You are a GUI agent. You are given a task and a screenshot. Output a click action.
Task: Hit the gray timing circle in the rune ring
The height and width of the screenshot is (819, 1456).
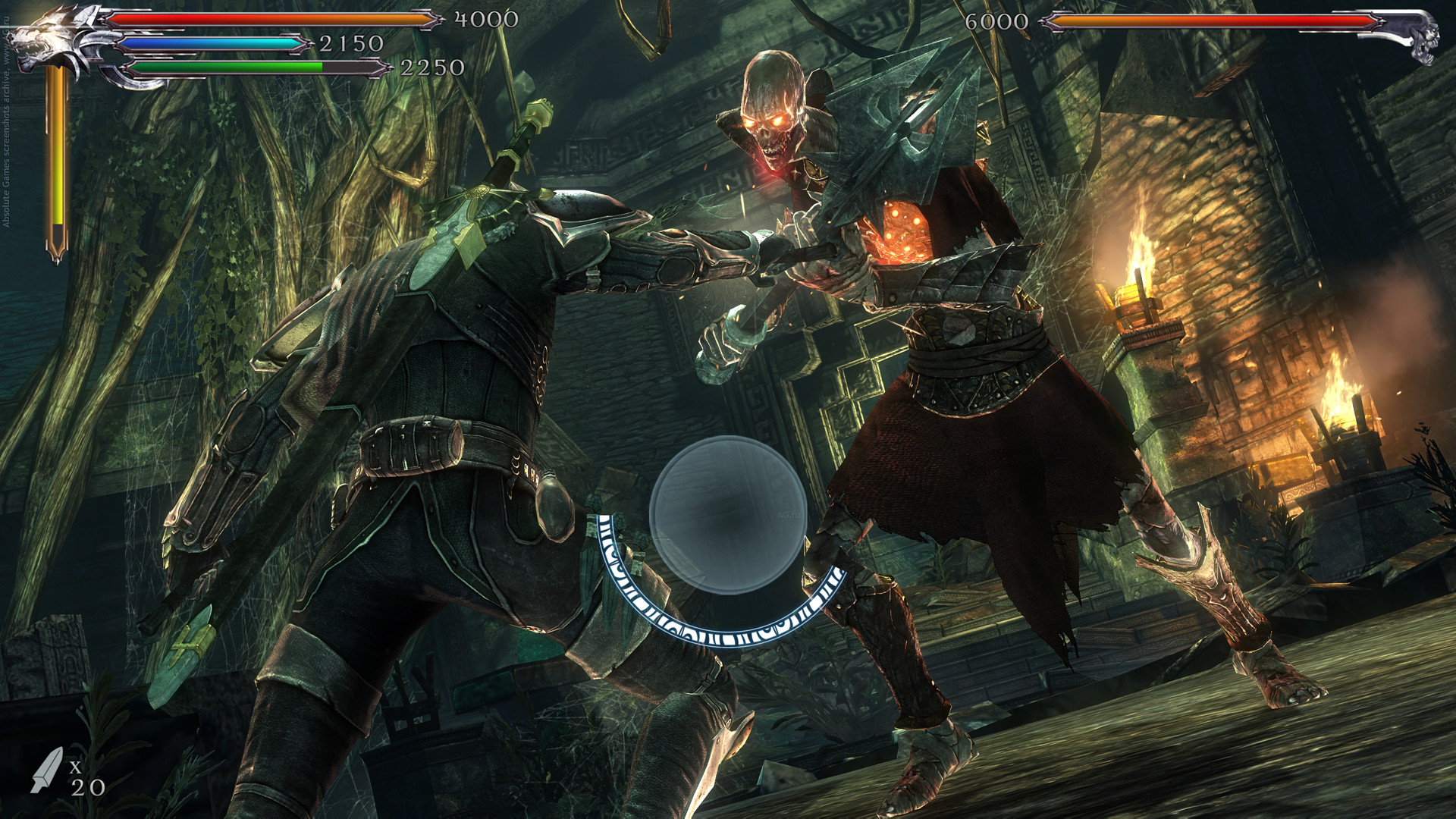tap(728, 516)
